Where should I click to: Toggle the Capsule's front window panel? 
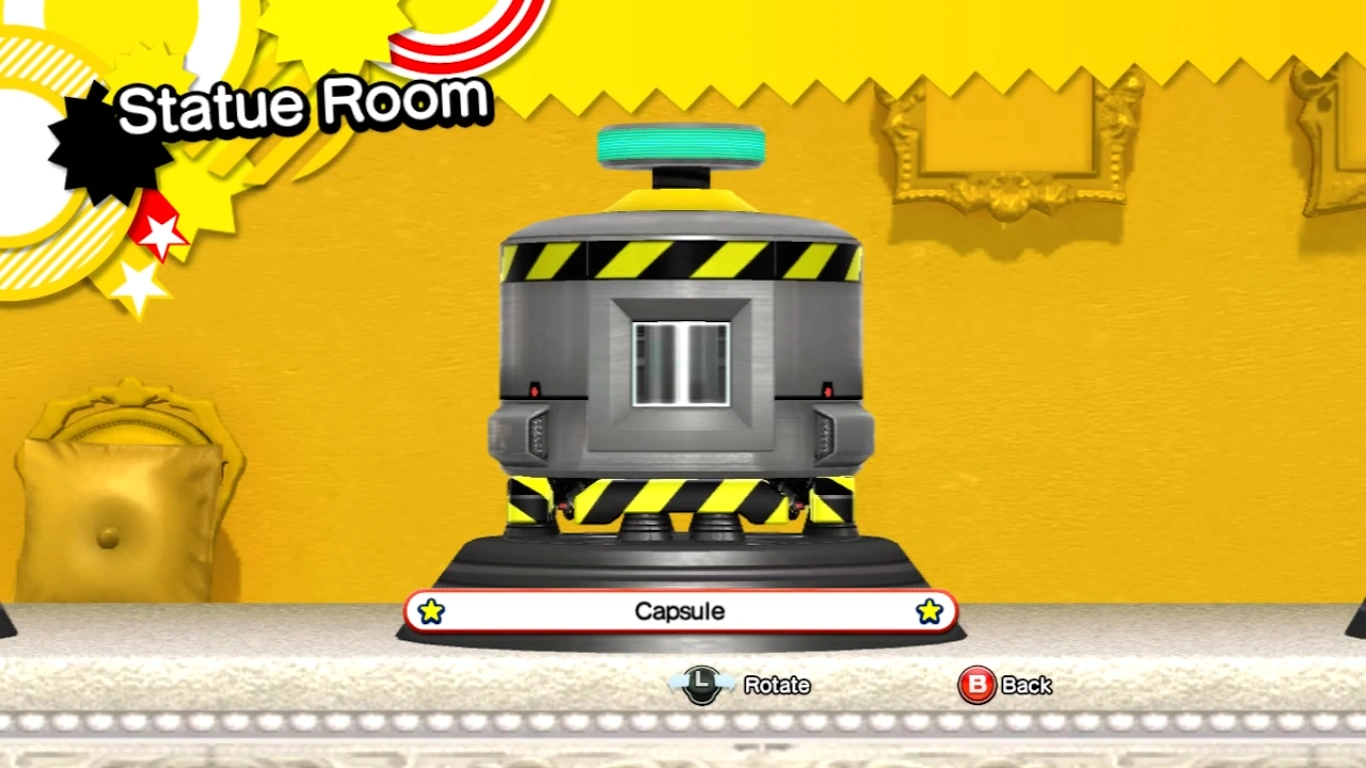tap(680, 363)
